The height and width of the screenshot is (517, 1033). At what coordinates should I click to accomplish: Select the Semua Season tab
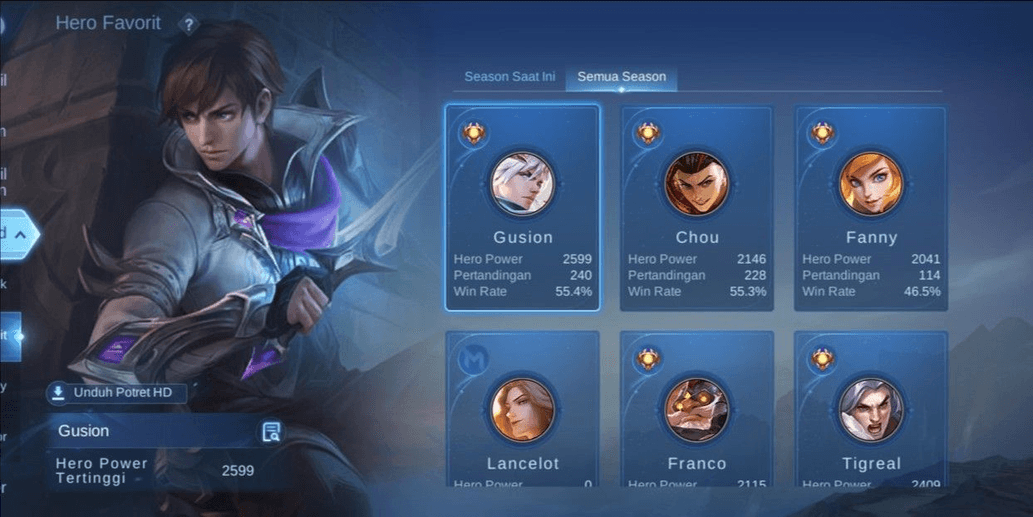pyautogui.click(x=621, y=77)
